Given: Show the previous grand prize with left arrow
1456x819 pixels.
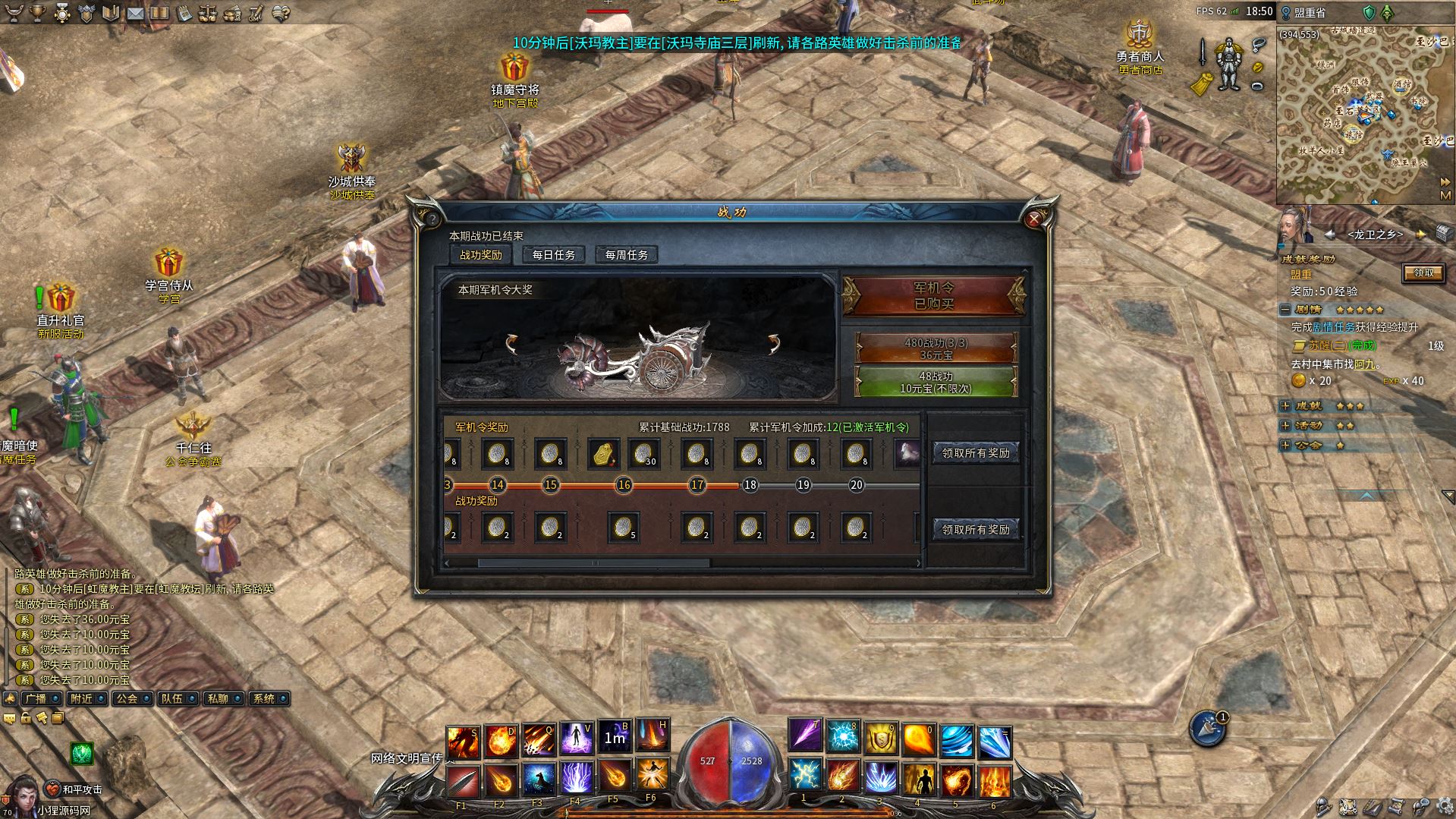Looking at the screenshot, I should tap(513, 345).
